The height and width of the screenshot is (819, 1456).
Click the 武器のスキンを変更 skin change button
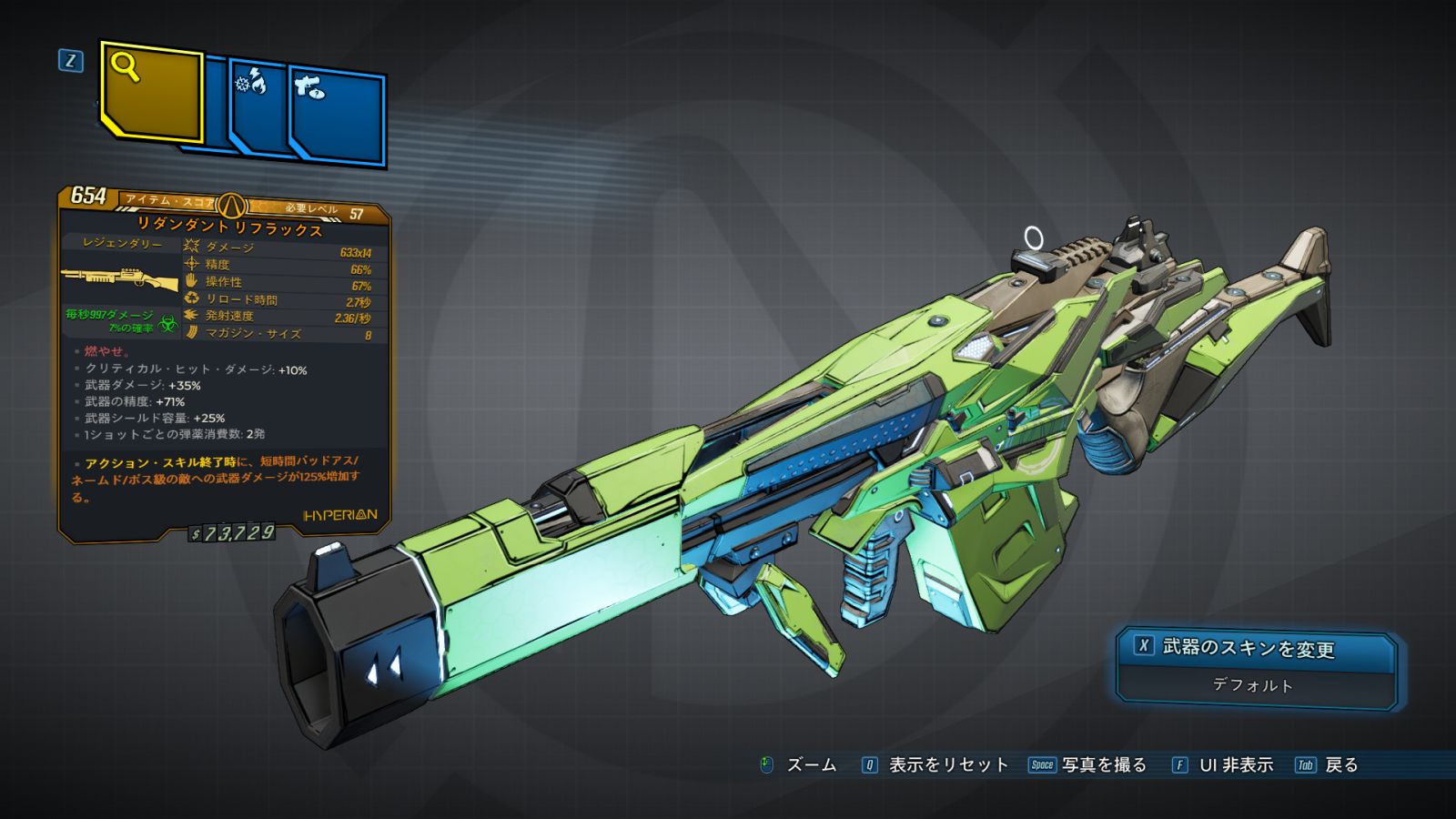point(1256,649)
